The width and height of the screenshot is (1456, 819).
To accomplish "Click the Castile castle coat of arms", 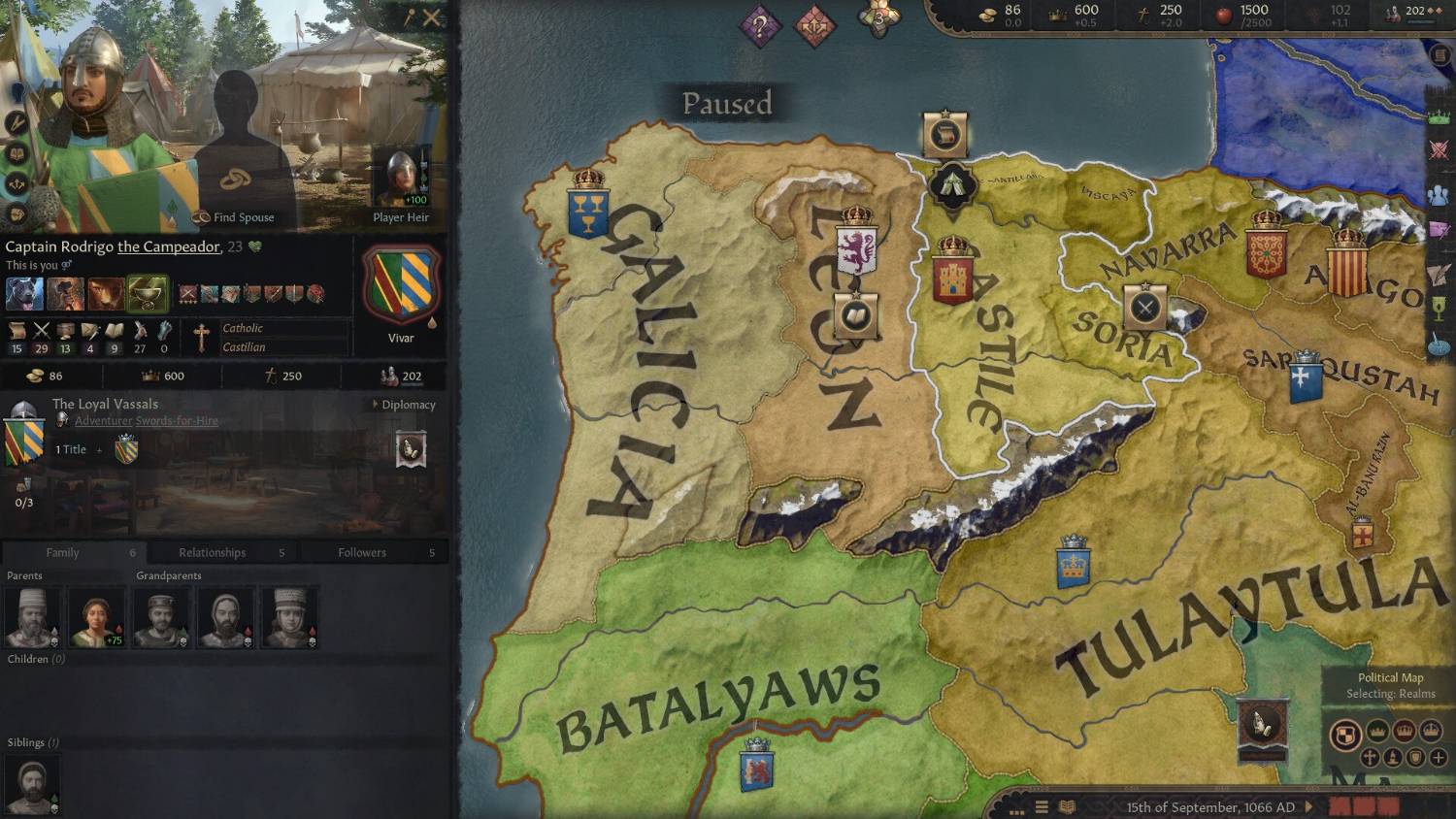I will pos(952,276).
